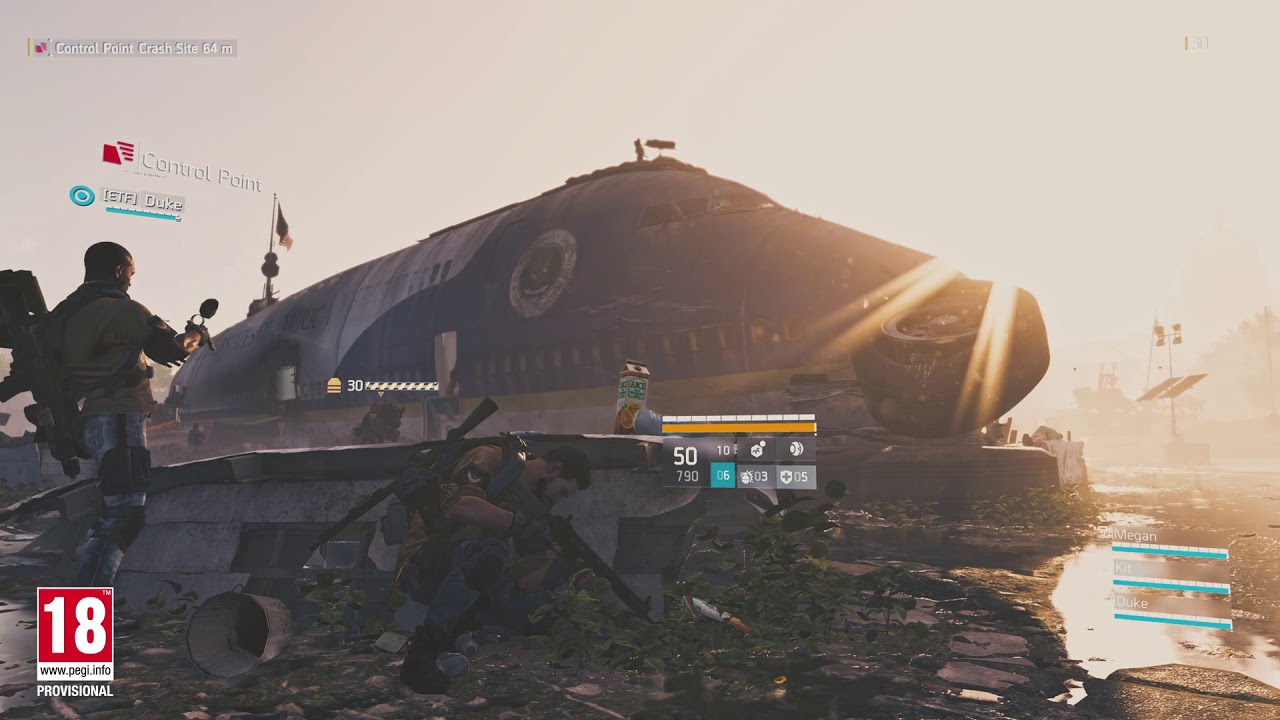Expand the Control Point Crash Site objective banner
1280x720 pixels.
140,46
